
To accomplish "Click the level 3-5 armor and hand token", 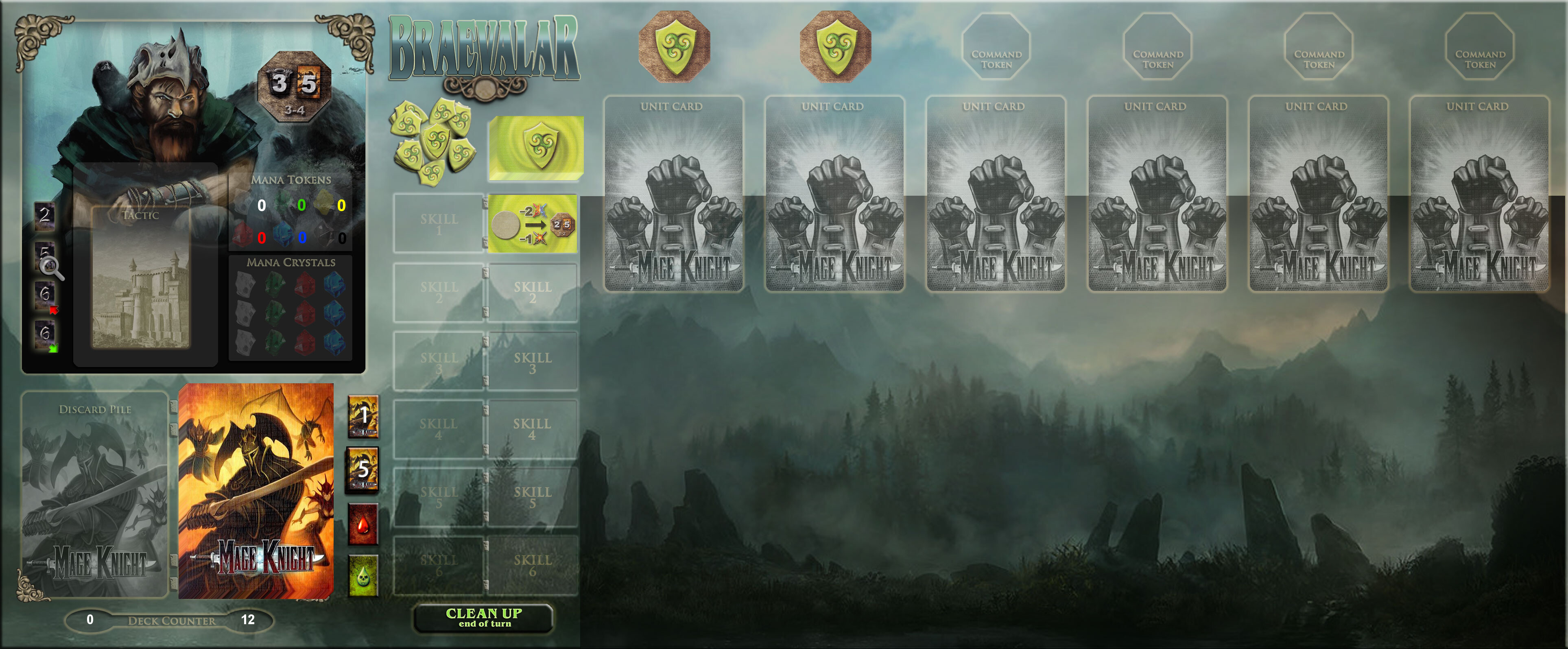I will pos(295,86).
